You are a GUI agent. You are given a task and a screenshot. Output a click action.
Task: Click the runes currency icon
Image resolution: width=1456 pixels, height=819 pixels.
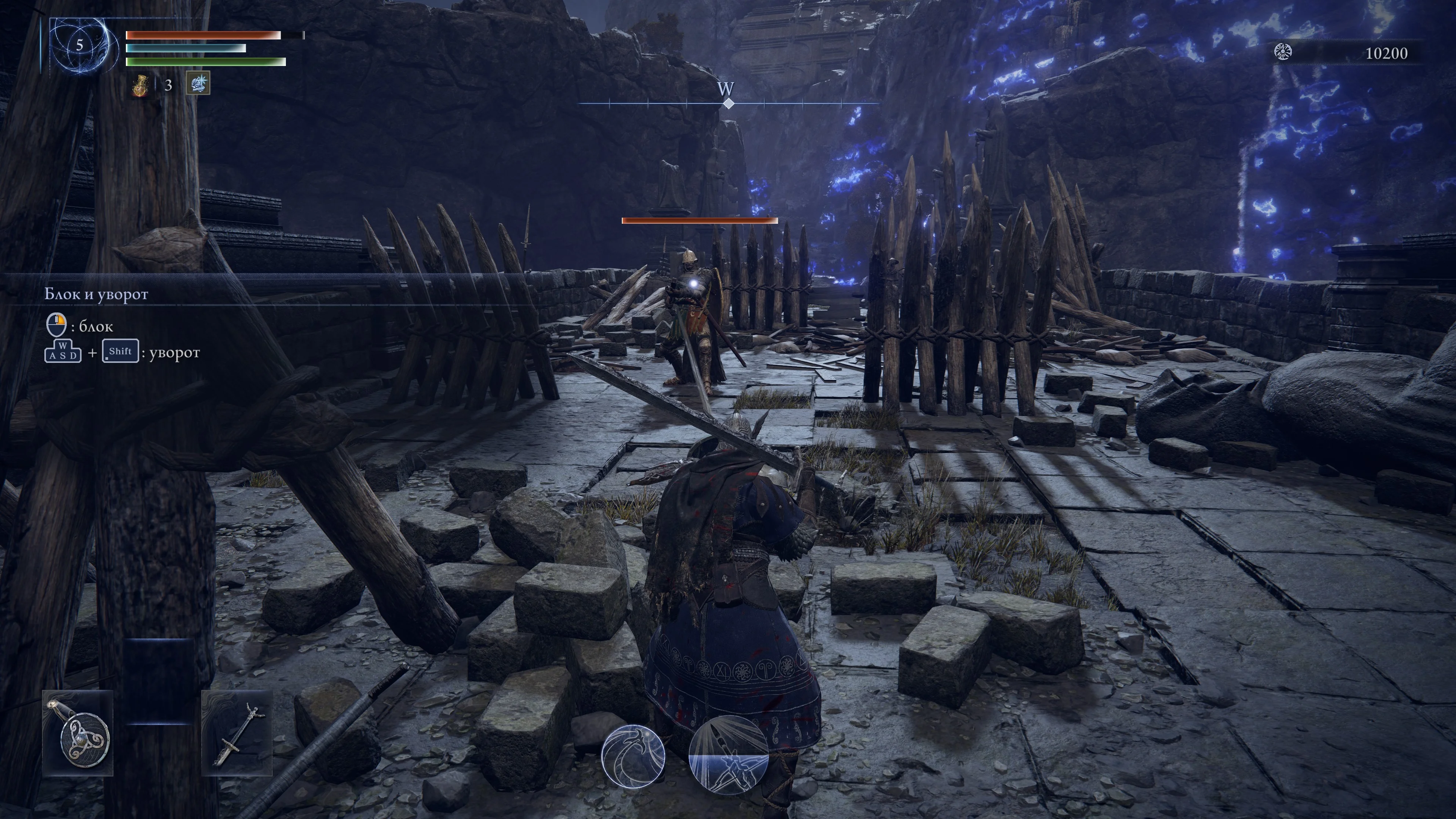click(1283, 53)
